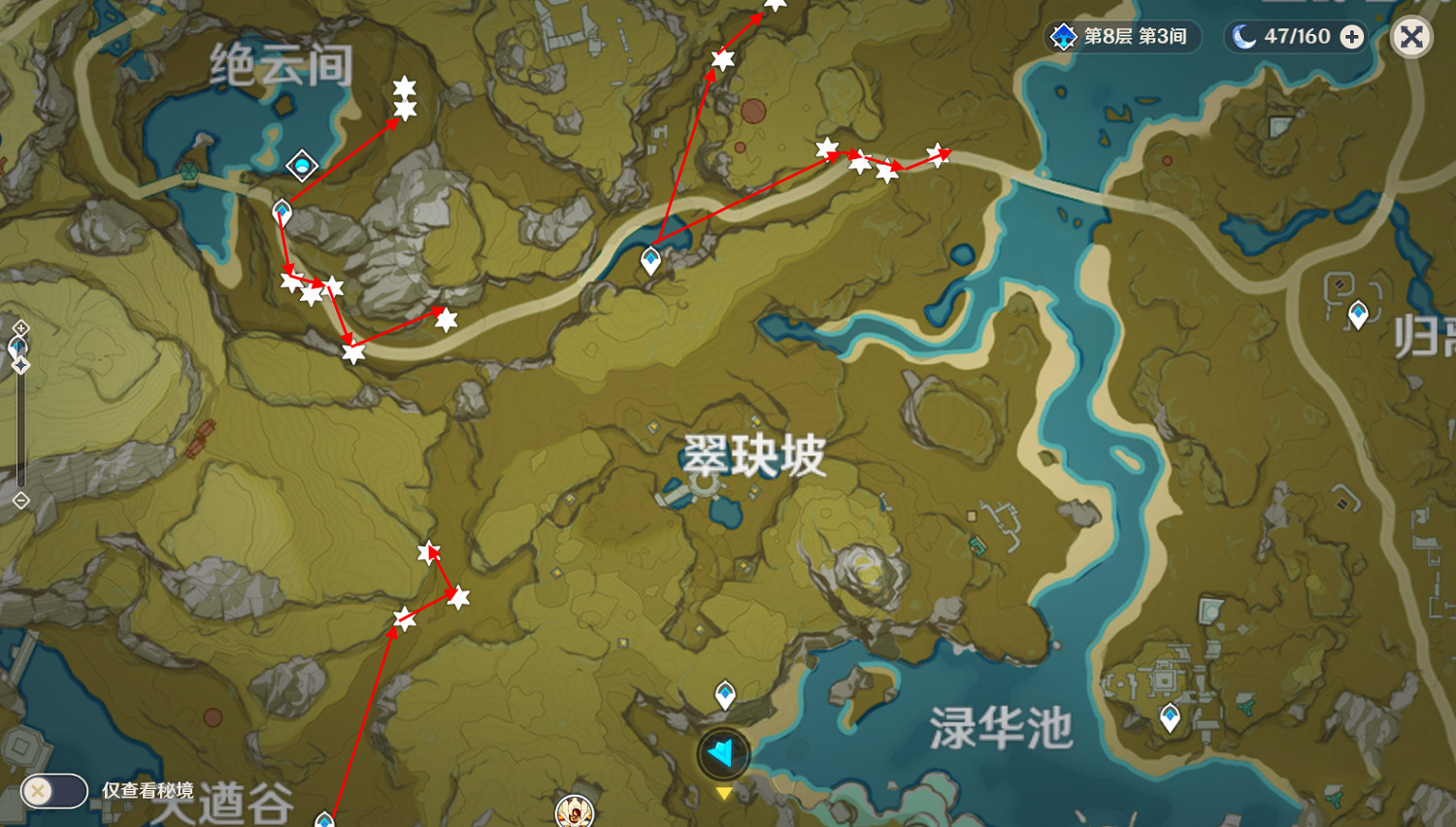Open the domain icon near 绝云间
Image resolution: width=1456 pixels, height=827 pixels.
tap(302, 166)
